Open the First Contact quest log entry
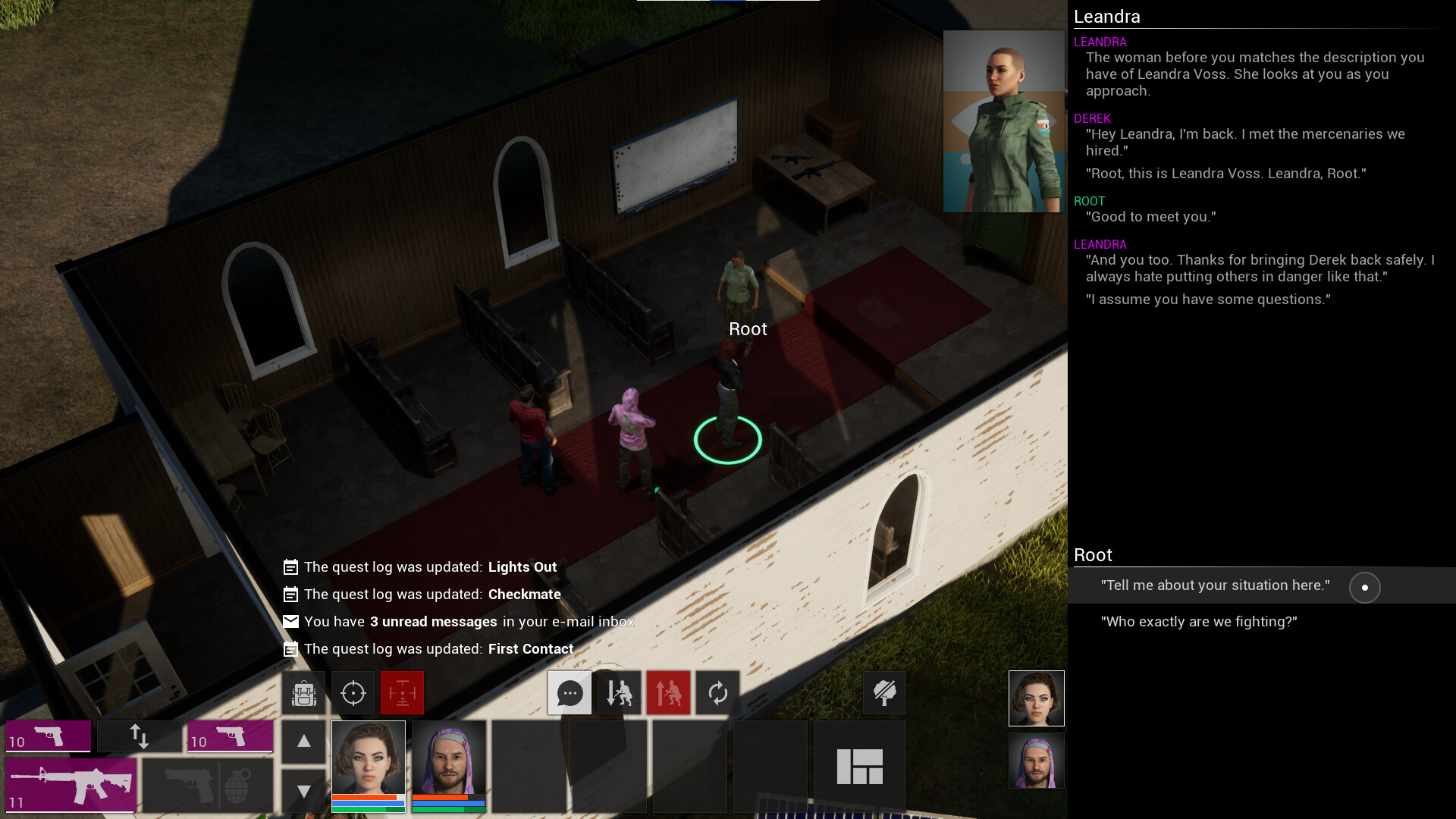The image size is (1456, 819). point(531,648)
